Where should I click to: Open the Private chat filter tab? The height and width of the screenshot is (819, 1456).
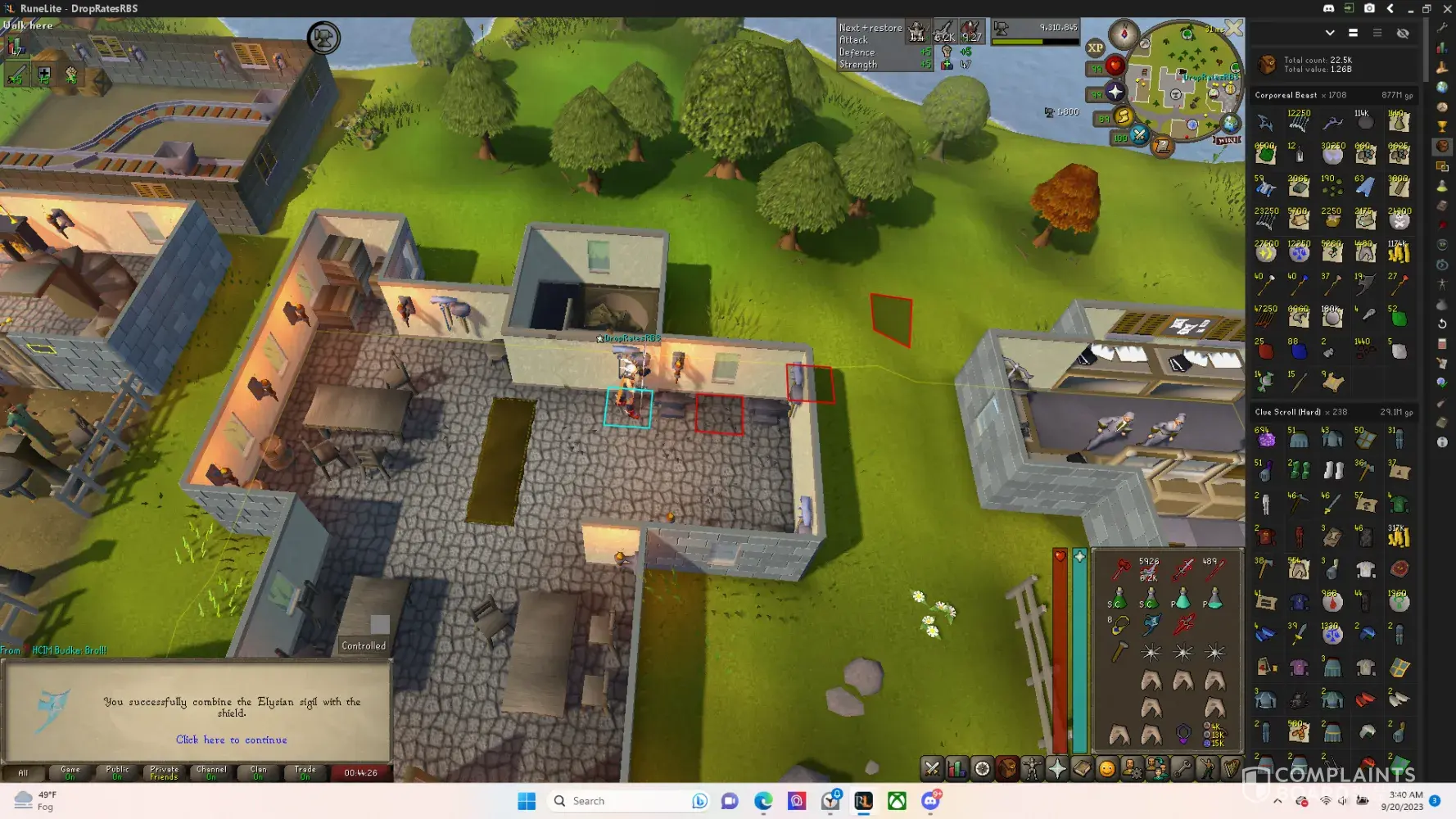coord(164,772)
